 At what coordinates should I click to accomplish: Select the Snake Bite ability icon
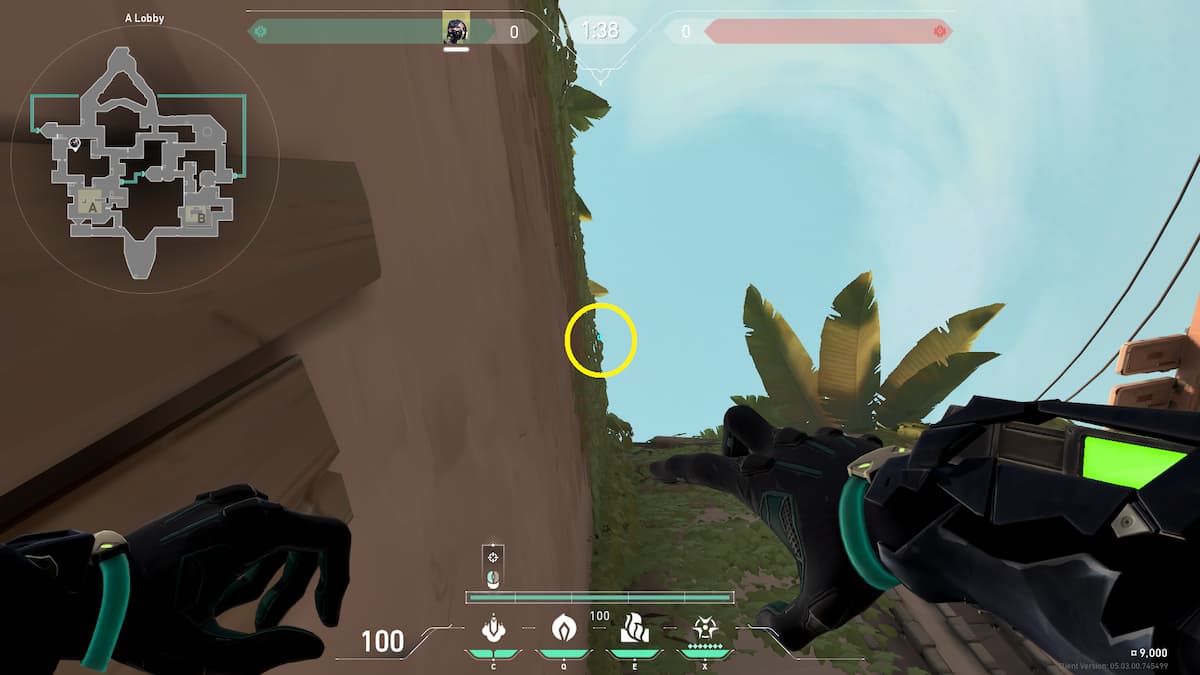(492, 629)
